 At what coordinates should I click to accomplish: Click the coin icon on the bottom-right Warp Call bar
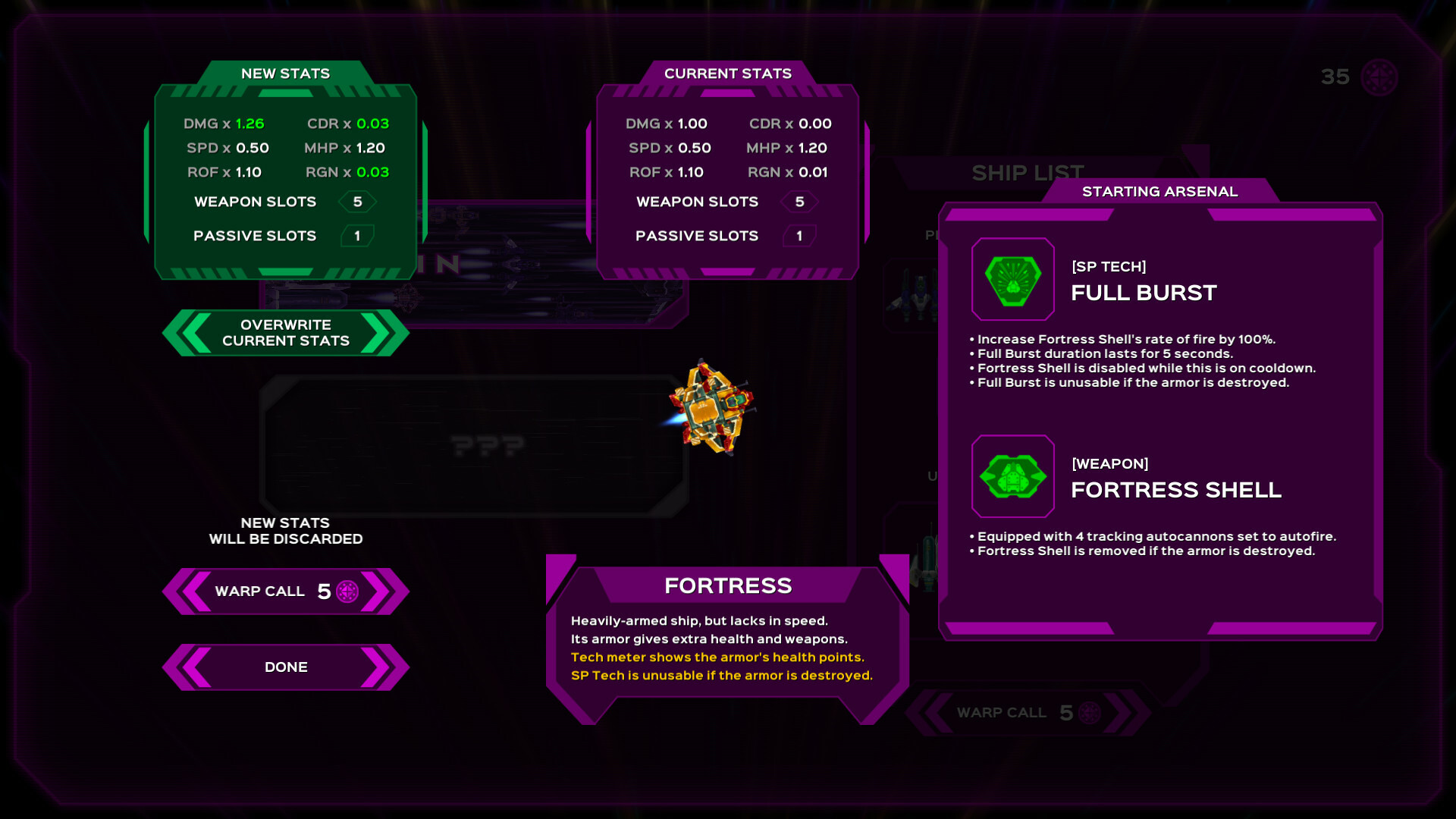coord(1087,714)
